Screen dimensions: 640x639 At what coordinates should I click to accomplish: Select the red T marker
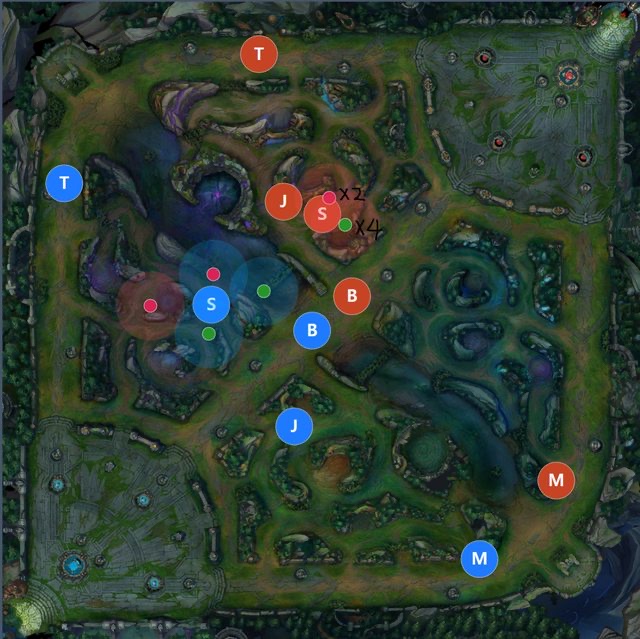tap(260, 54)
